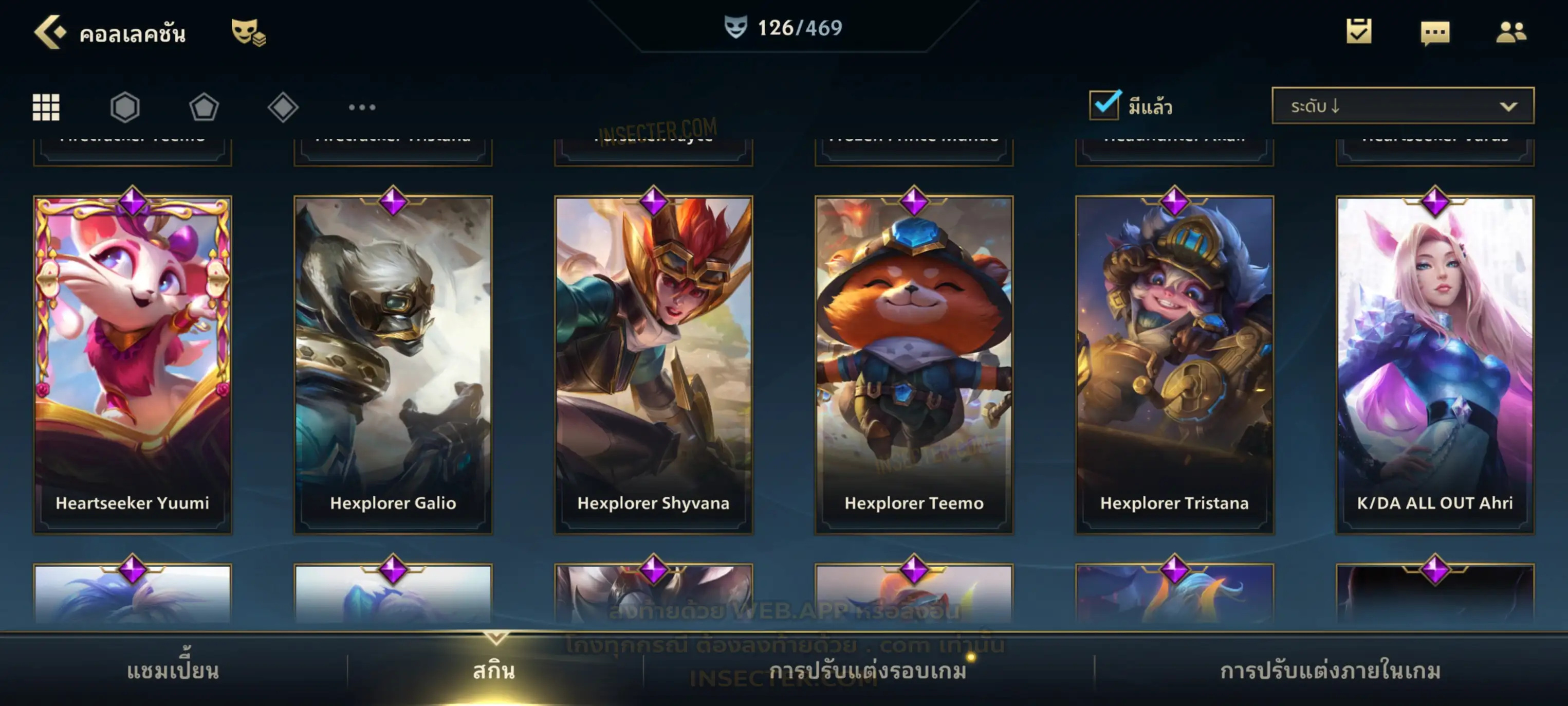This screenshot has height=706, width=1568.
Task: Go back from the collection screen
Action: 49,32
